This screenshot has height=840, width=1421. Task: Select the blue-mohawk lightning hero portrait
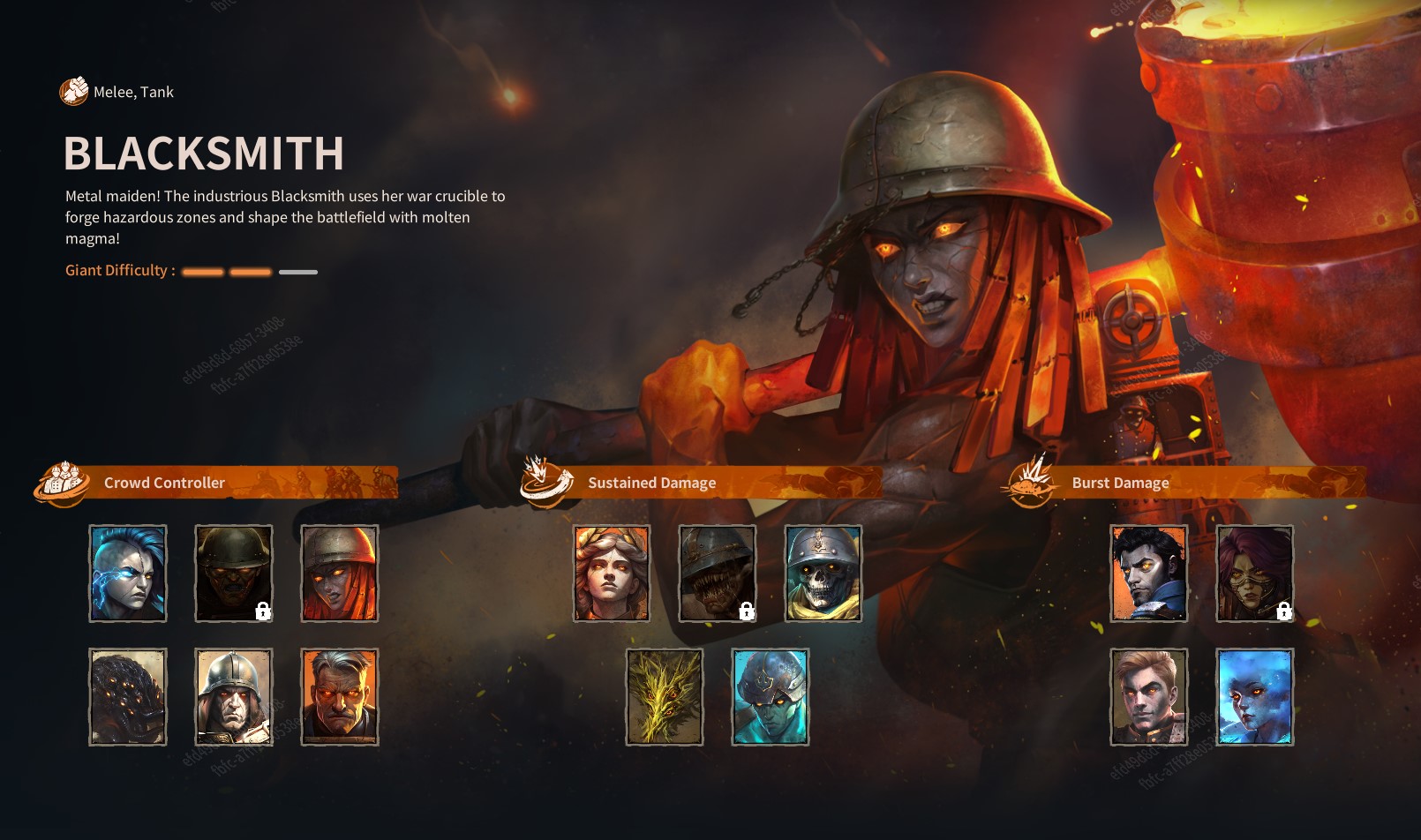point(127,573)
